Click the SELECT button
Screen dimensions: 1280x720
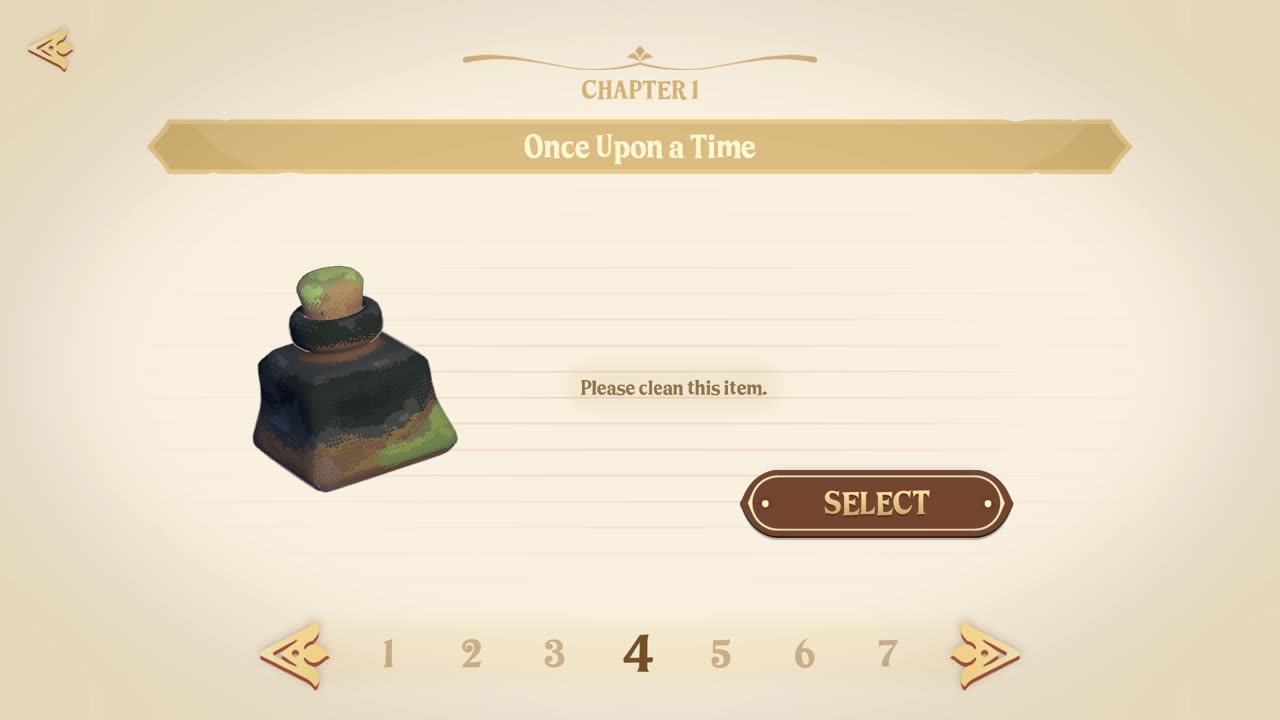[876, 503]
